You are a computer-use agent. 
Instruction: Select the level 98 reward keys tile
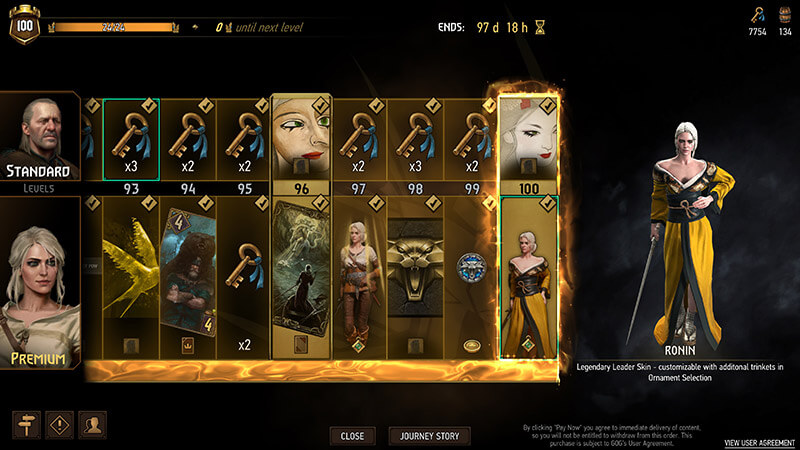(416, 138)
